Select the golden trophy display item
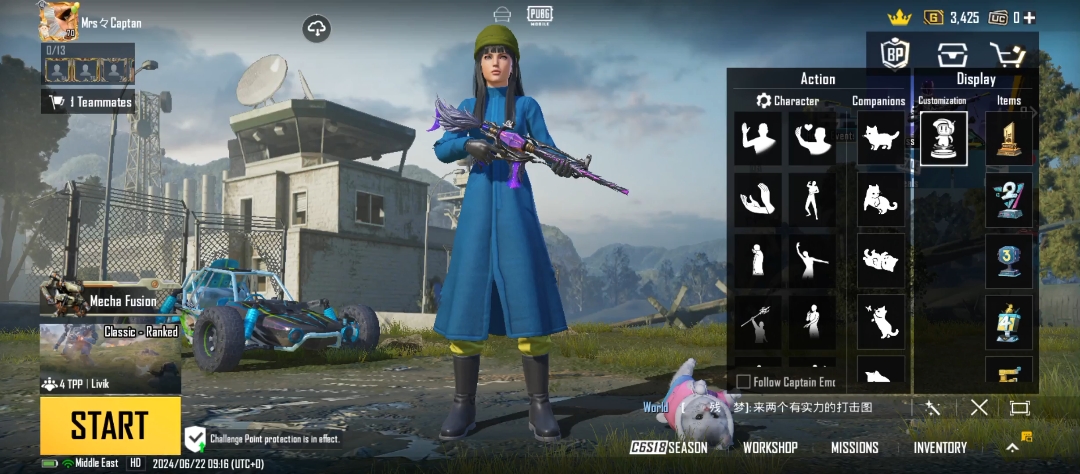The height and width of the screenshot is (474, 1080). 1009,138
